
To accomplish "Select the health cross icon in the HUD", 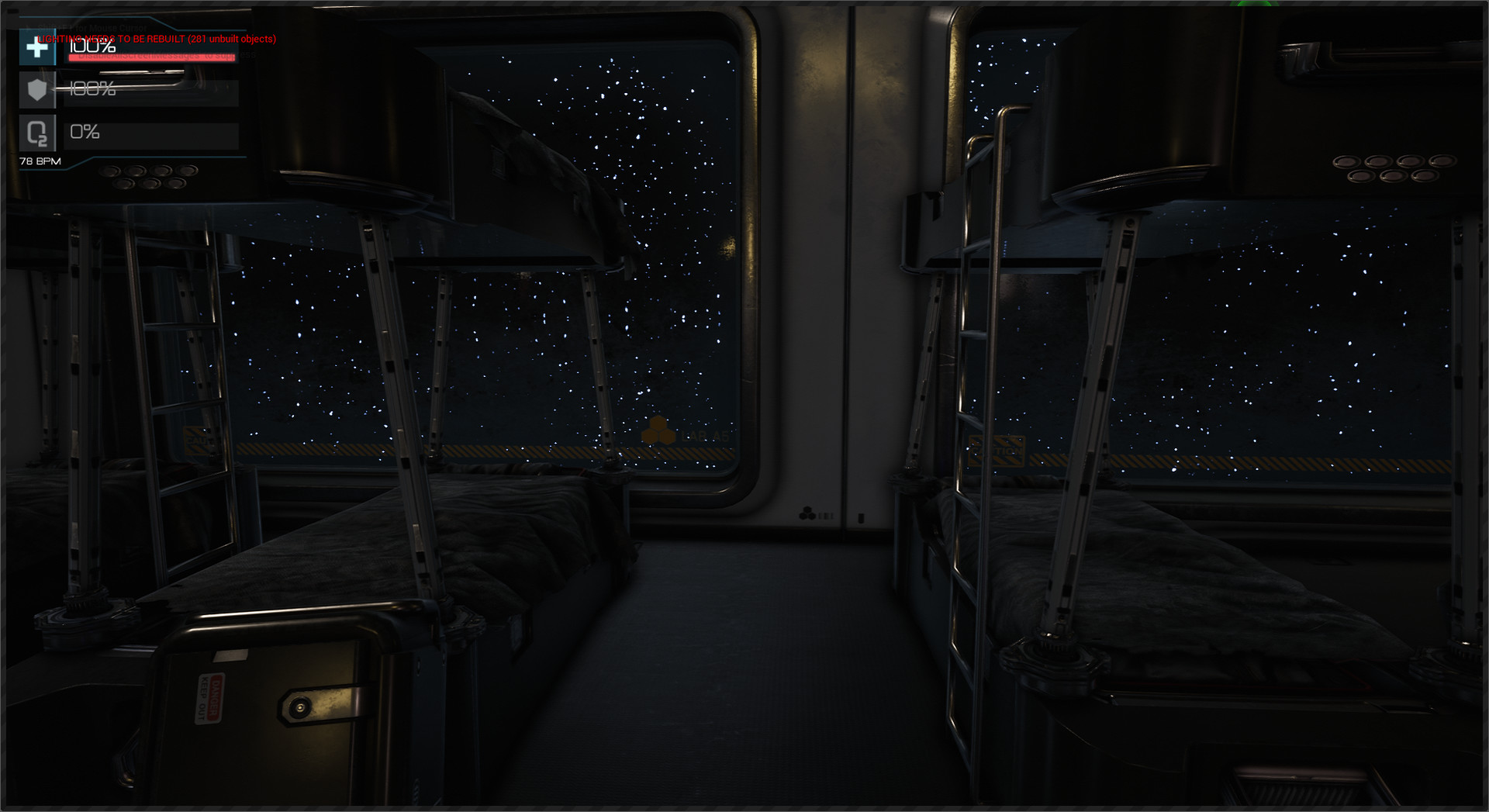I will click(37, 48).
